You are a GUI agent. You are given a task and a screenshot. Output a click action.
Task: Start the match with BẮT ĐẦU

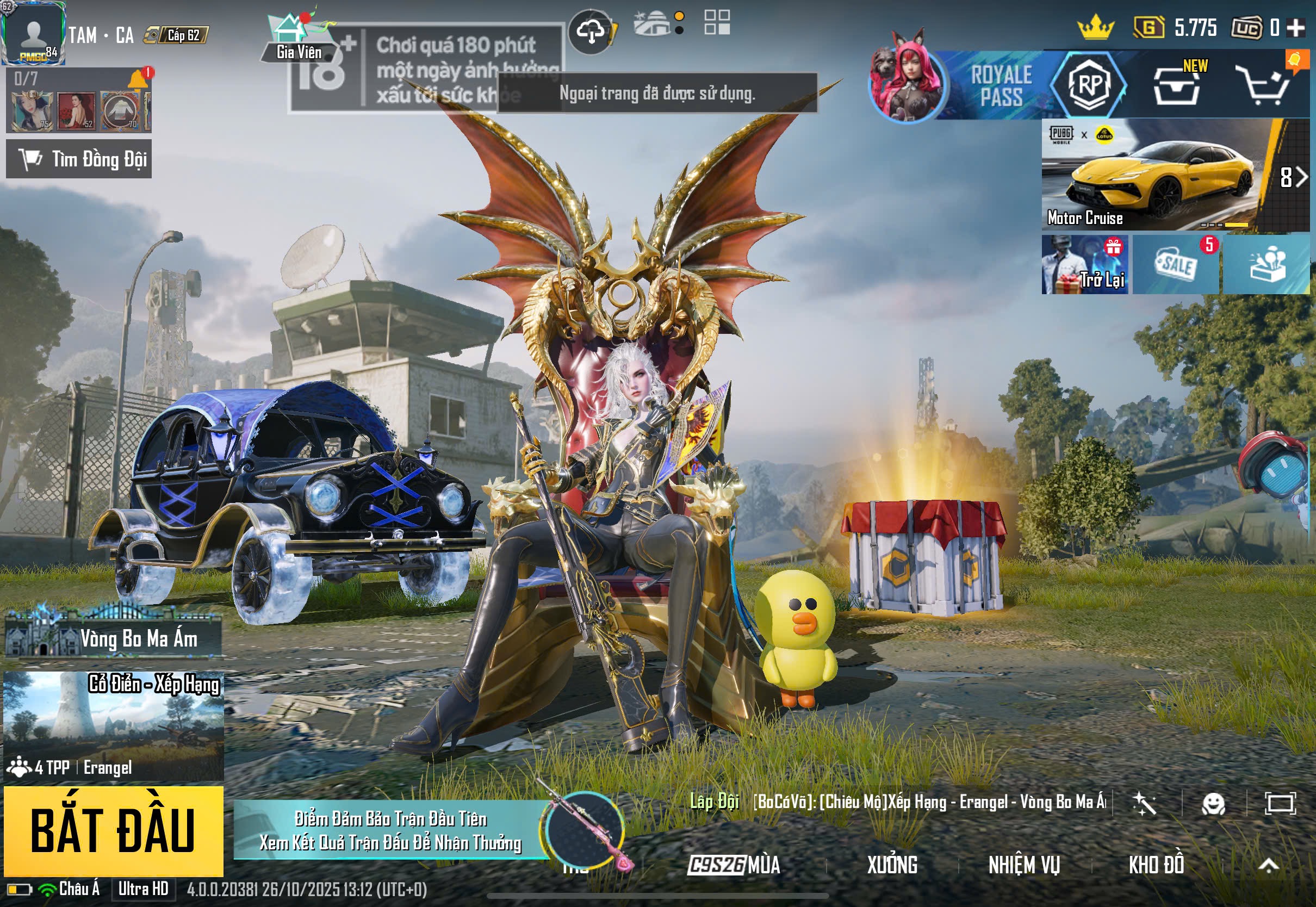(x=113, y=830)
